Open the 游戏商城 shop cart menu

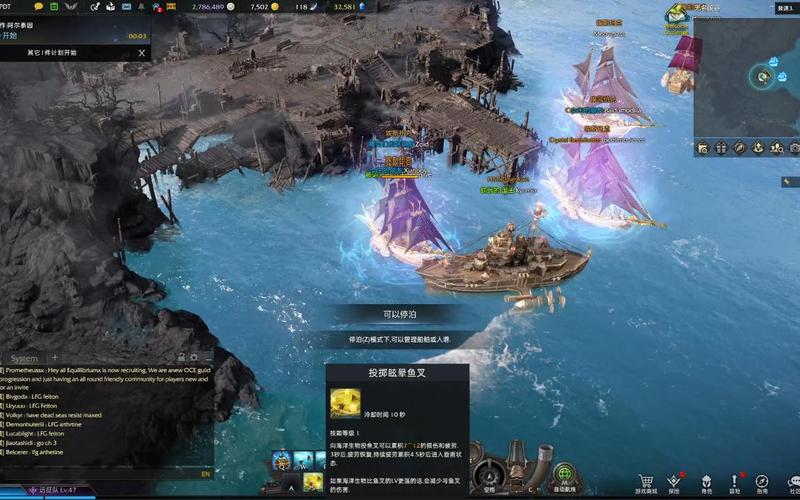tap(647, 481)
